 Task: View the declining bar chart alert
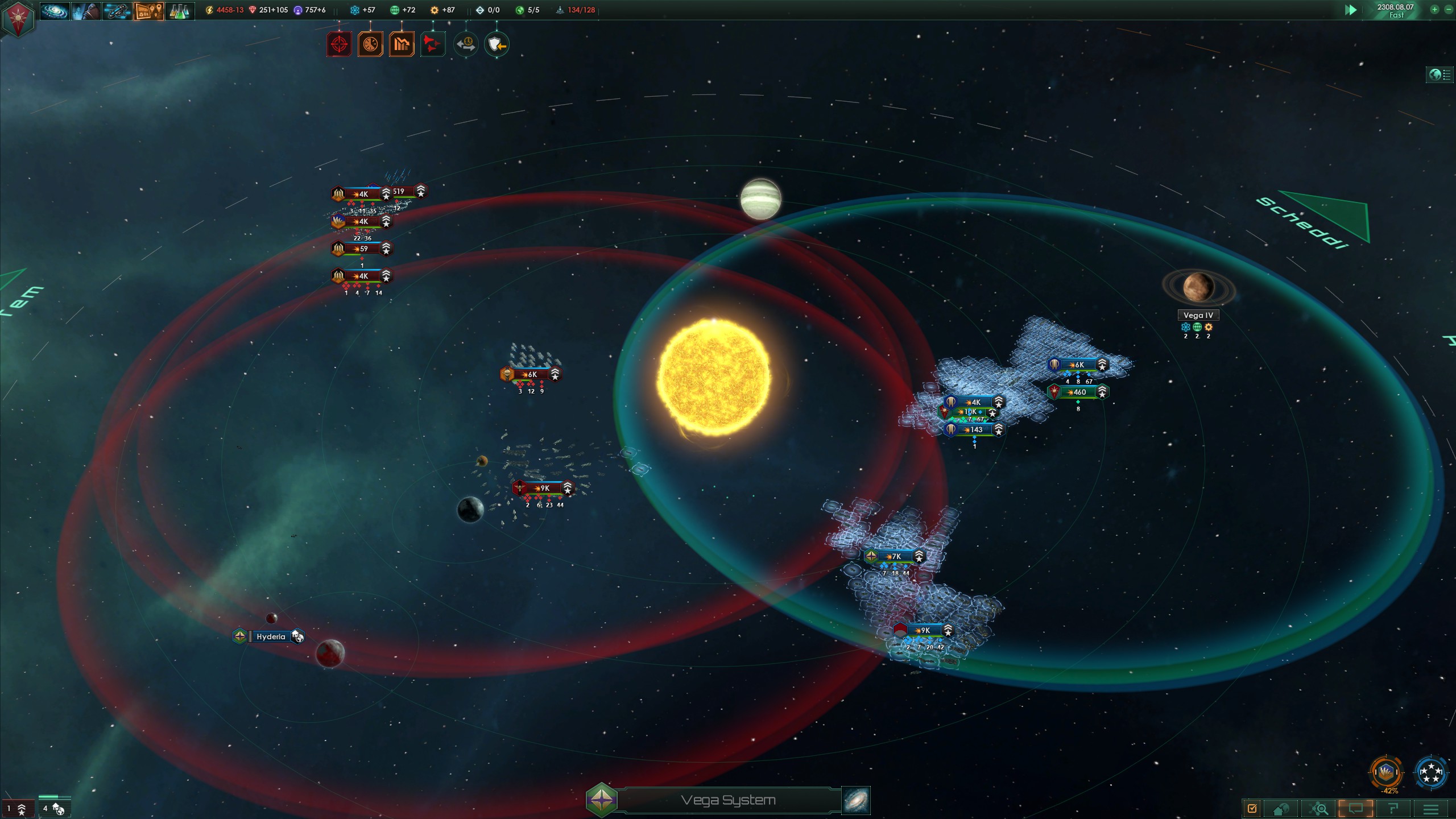(x=402, y=44)
